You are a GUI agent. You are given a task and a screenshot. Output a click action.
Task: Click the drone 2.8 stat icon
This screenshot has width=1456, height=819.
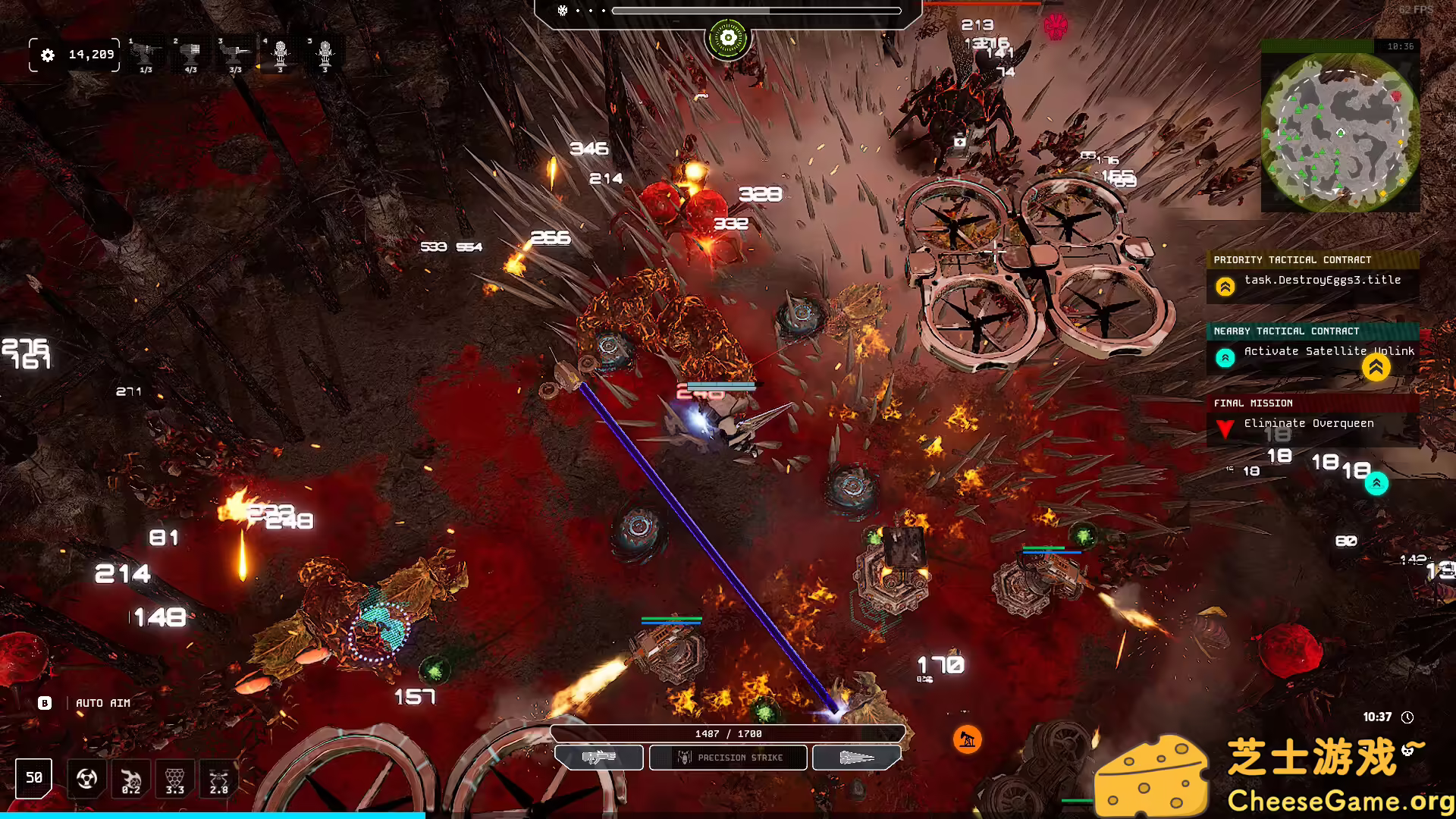pos(218,778)
